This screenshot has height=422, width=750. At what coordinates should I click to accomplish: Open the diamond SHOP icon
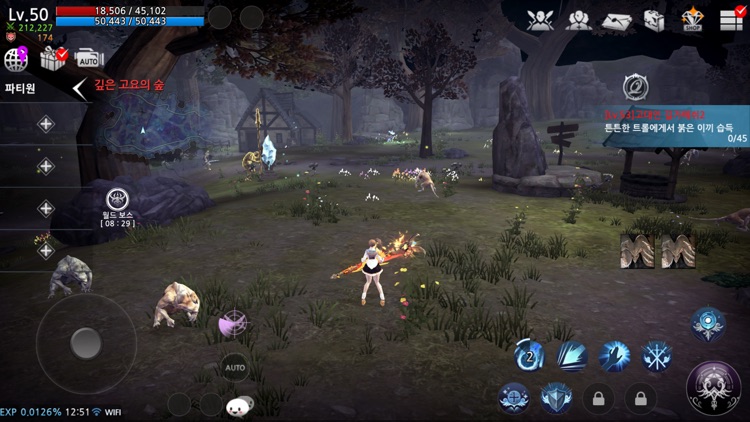pyautogui.click(x=692, y=19)
